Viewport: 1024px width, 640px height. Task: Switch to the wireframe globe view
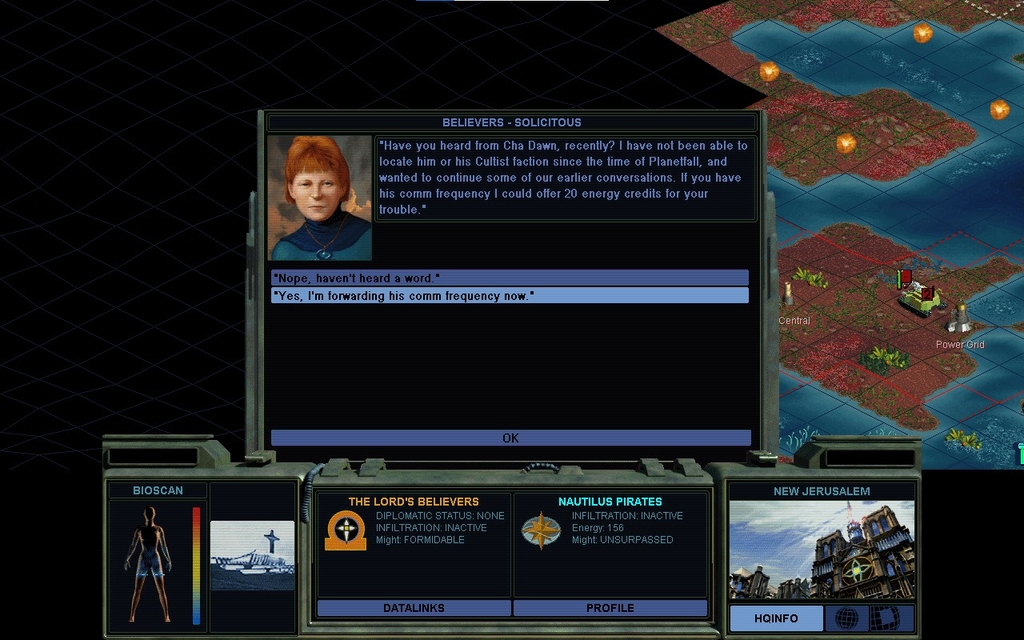846,618
